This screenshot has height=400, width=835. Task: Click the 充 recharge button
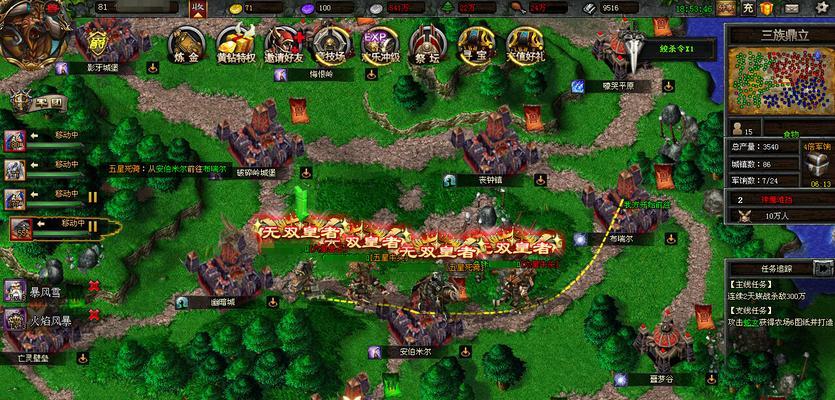749,8
